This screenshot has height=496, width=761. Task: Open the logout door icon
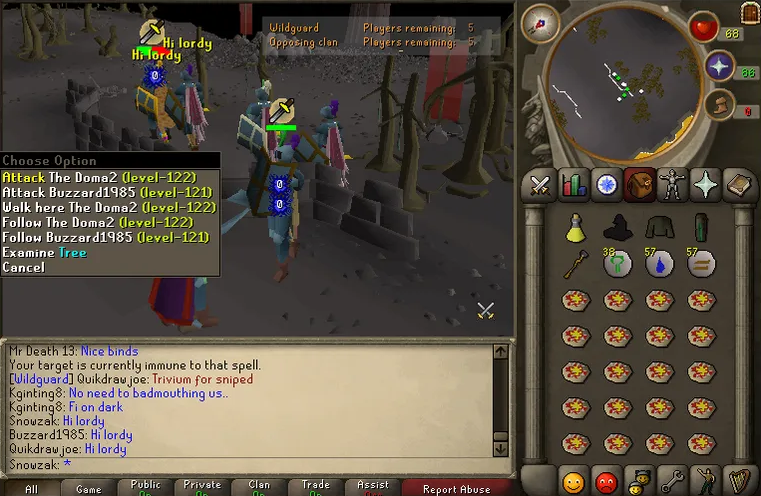749,12
